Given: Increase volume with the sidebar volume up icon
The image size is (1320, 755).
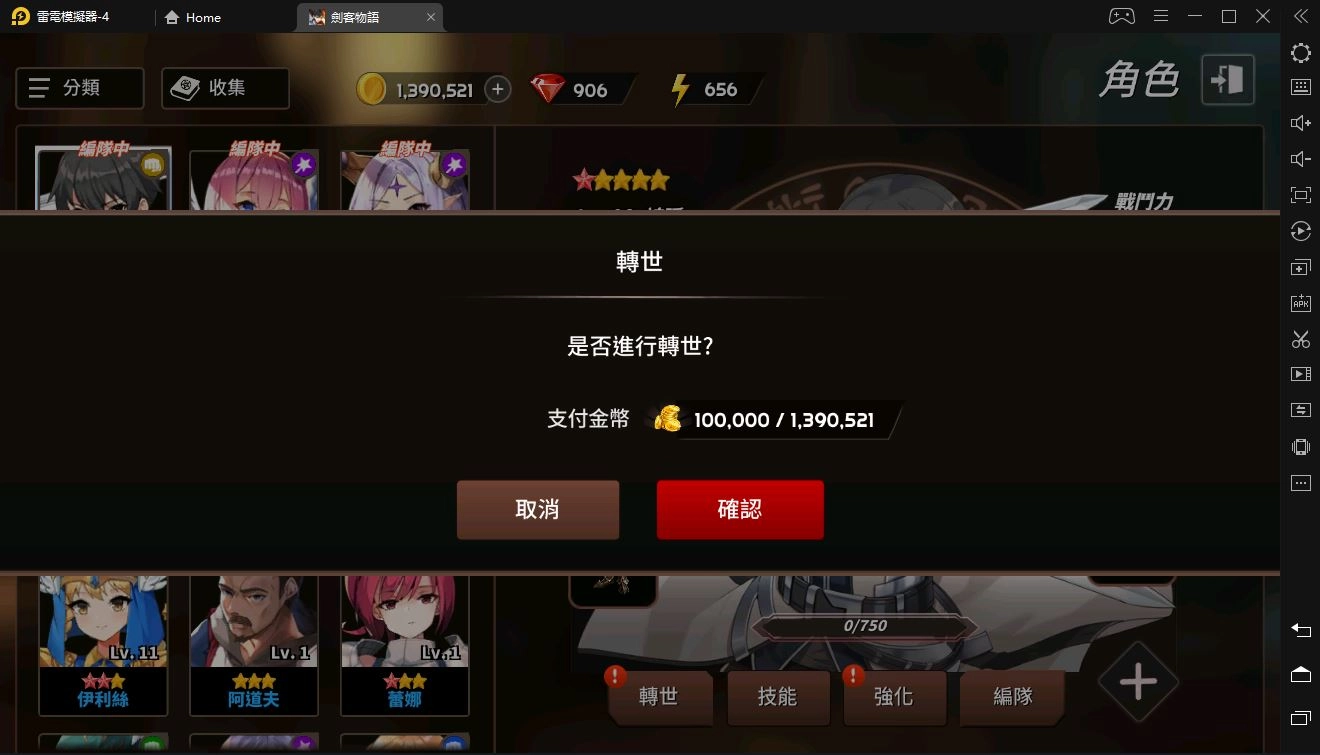Looking at the screenshot, I should (x=1299, y=123).
